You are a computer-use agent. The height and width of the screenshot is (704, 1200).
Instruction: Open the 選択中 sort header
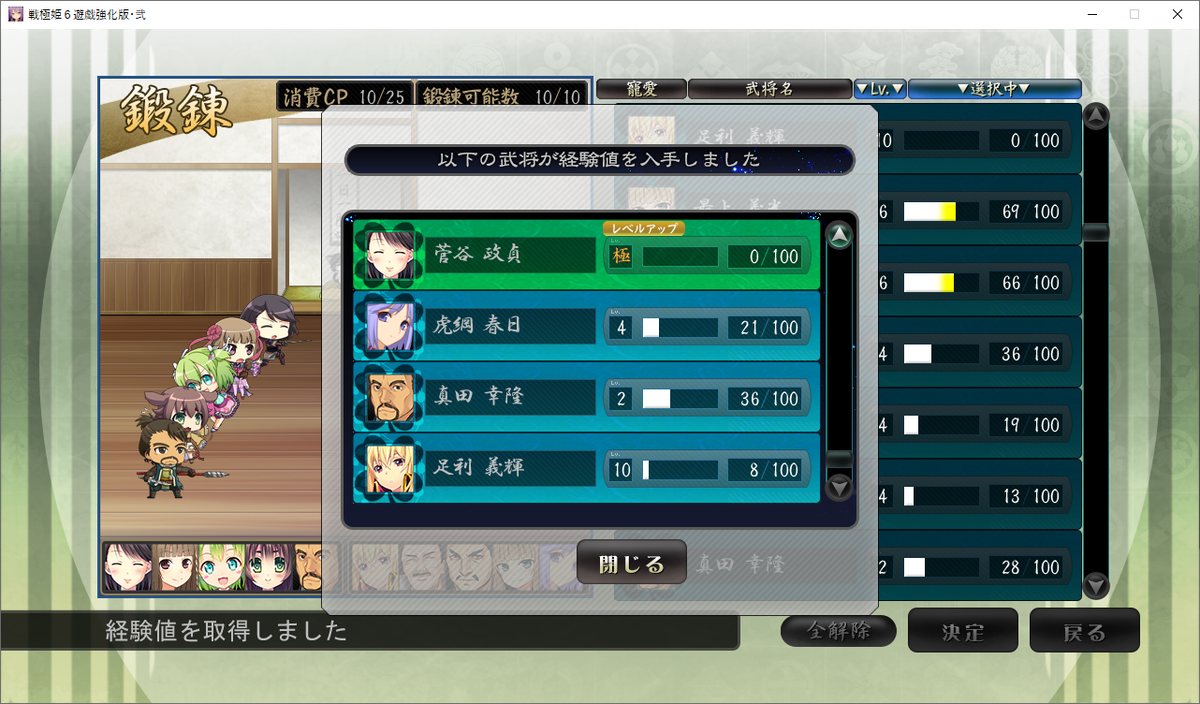coord(994,89)
